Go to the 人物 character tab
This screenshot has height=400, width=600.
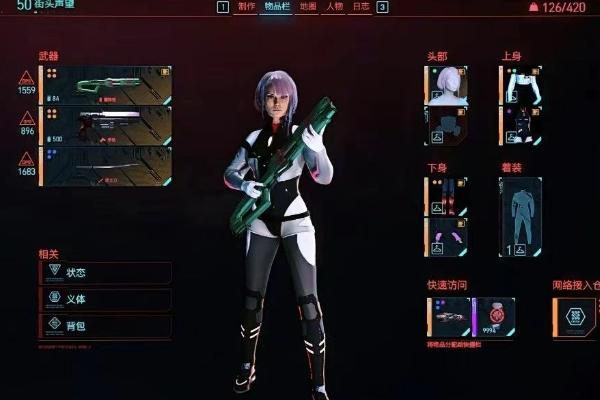[335, 7]
